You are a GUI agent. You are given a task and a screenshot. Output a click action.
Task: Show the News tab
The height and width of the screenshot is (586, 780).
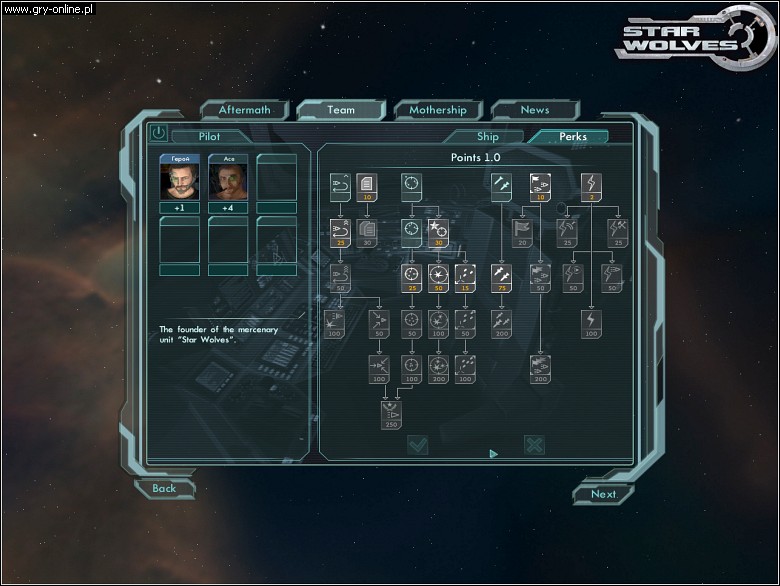[534, 110]
